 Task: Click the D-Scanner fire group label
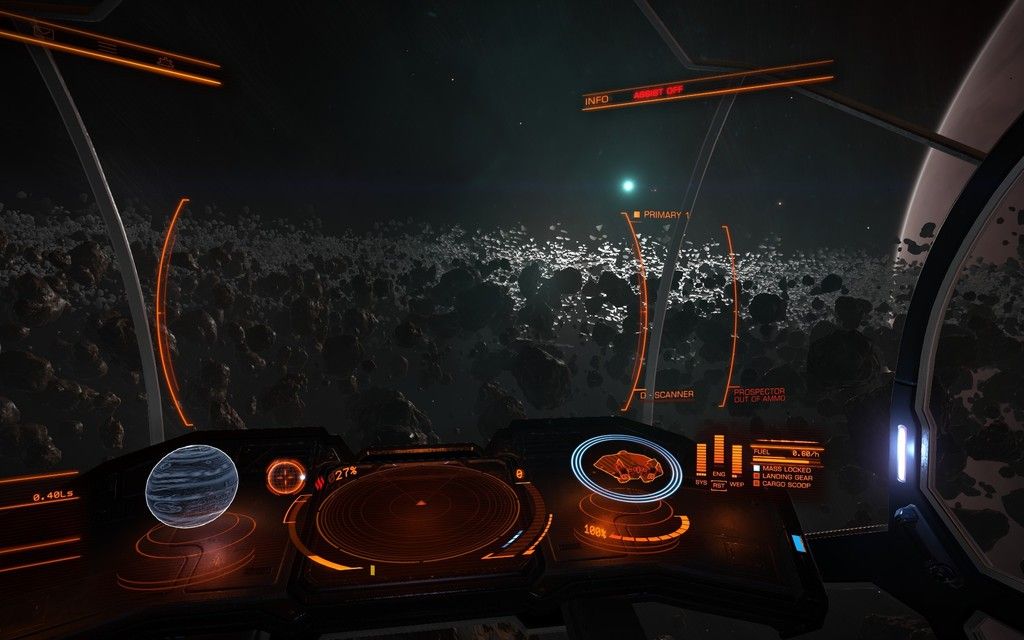pos(667,394)
